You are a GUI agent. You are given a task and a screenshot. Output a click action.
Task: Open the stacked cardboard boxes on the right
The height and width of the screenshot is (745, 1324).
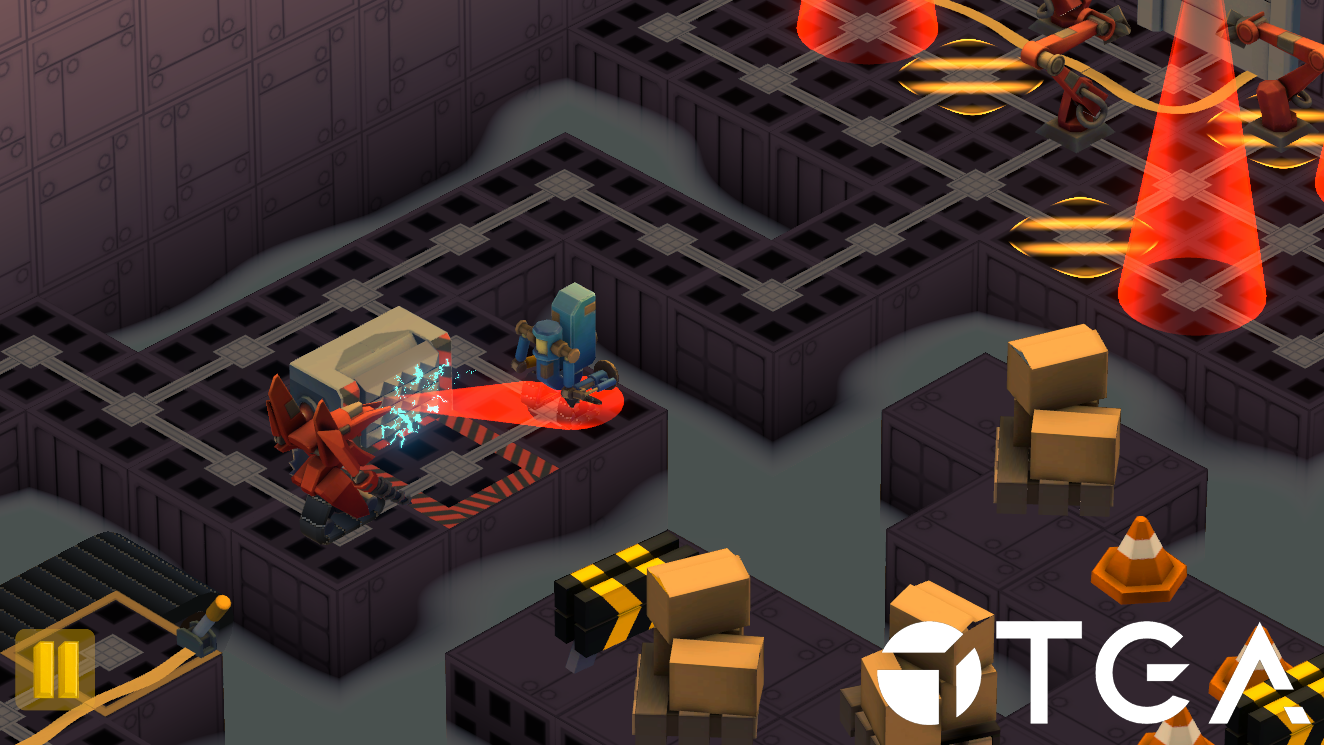pos(1060,420)
